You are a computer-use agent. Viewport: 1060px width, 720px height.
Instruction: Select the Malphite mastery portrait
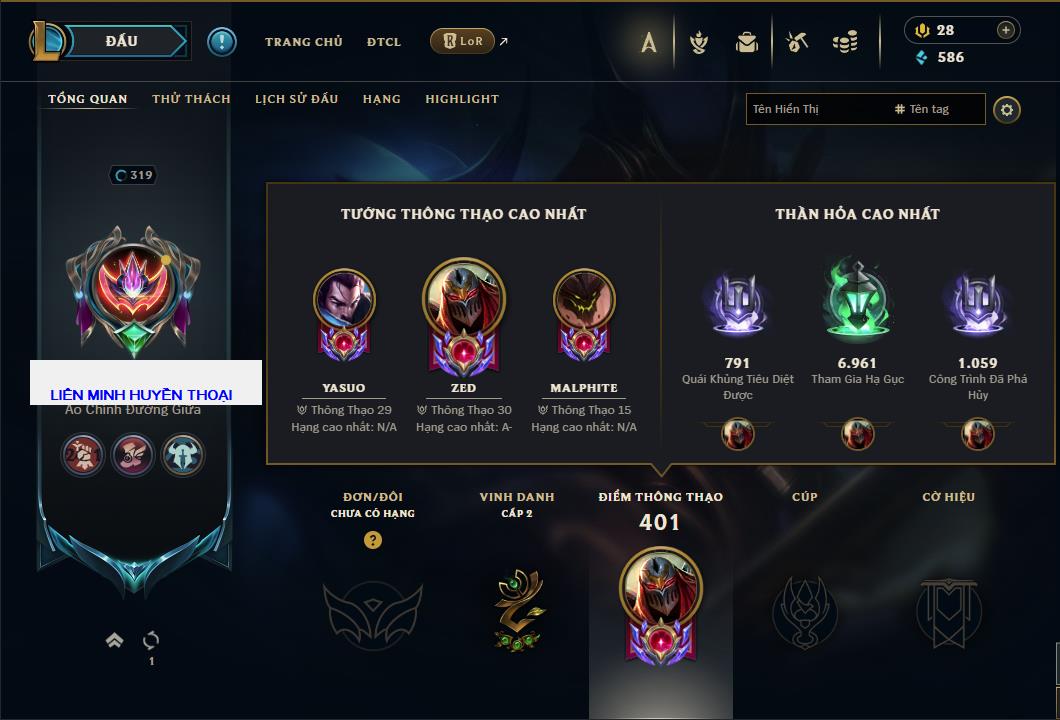pos(584,299)
